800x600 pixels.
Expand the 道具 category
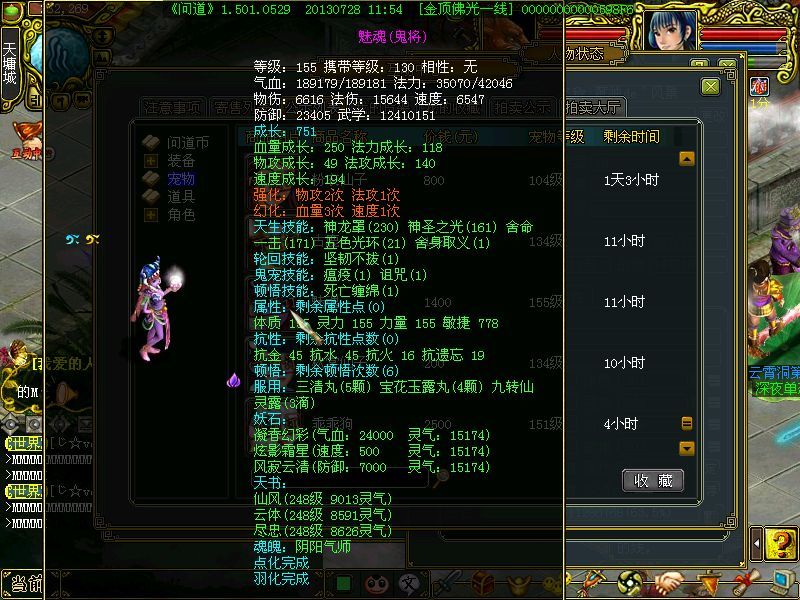[x=151, y=197]
